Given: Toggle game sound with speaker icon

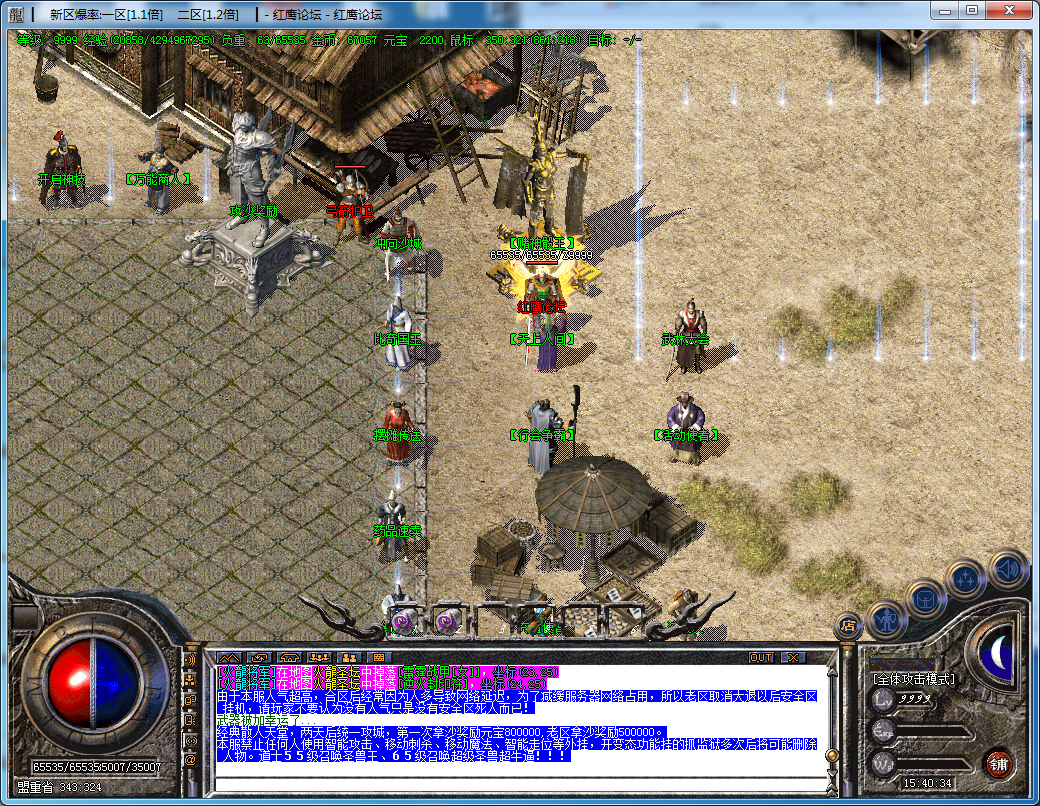Looking at the screenshot, I should (1008, 568).
